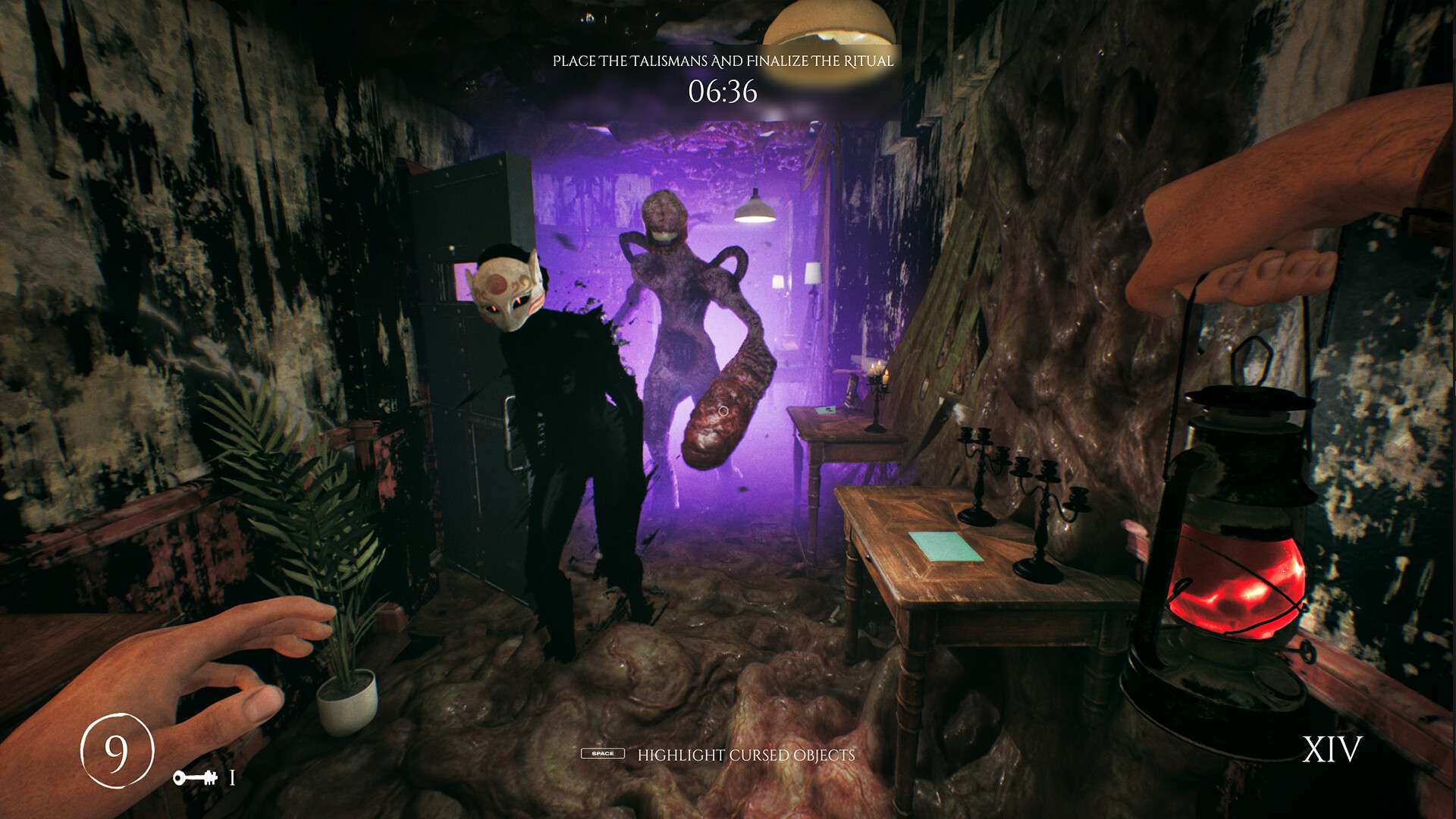The height and width of the screenshot is (819, 1456).
Task: Click the talisman ritual objective text
Action: click(x=723, y=61)
